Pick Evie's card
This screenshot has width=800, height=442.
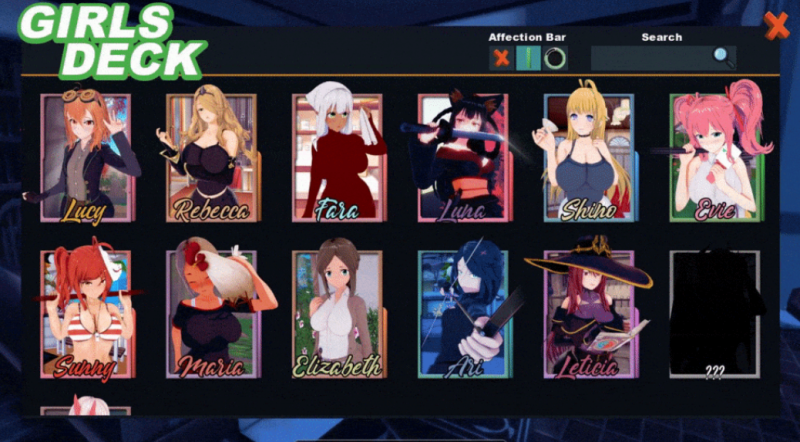point(714,157)
